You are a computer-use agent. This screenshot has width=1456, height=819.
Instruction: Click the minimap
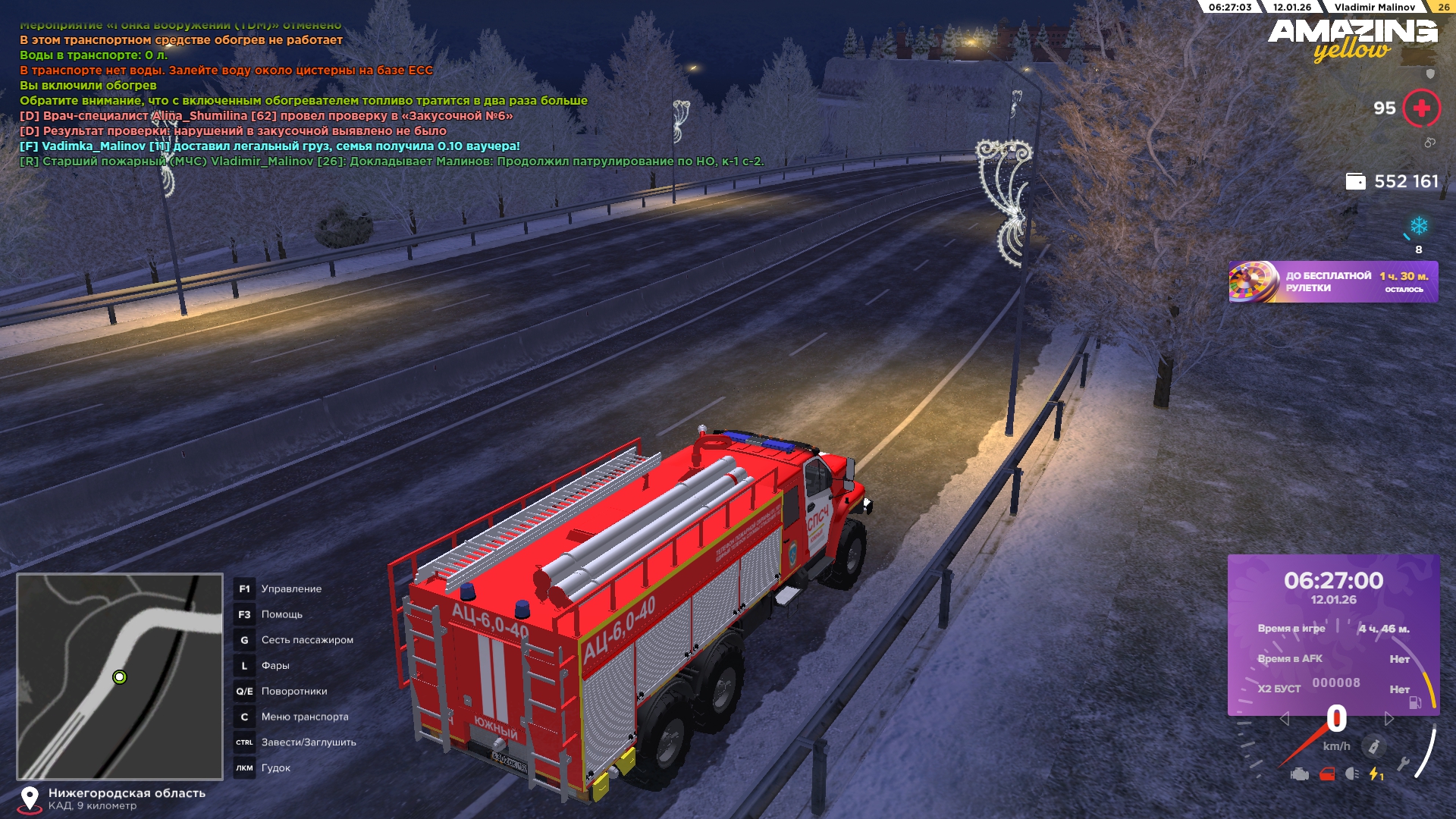120,676
